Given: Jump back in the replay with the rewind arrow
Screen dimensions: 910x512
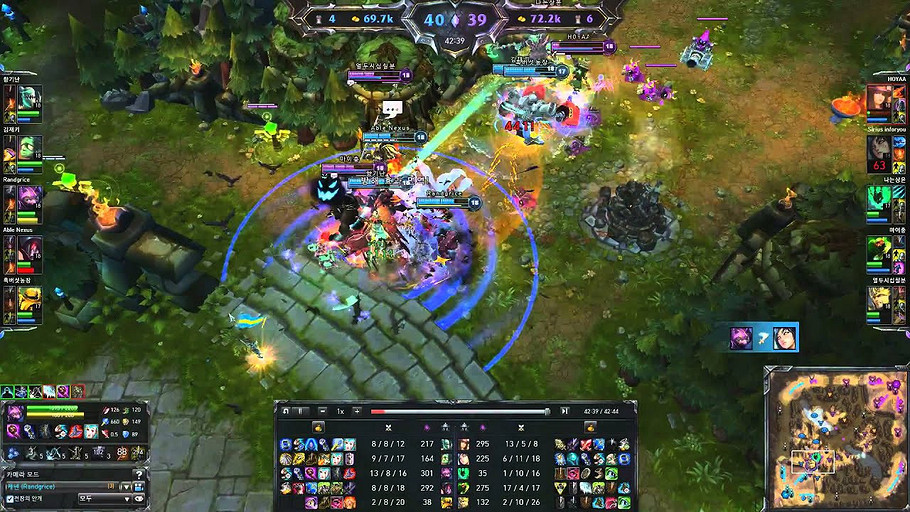Looking at the screenshot, I should 285,411.
